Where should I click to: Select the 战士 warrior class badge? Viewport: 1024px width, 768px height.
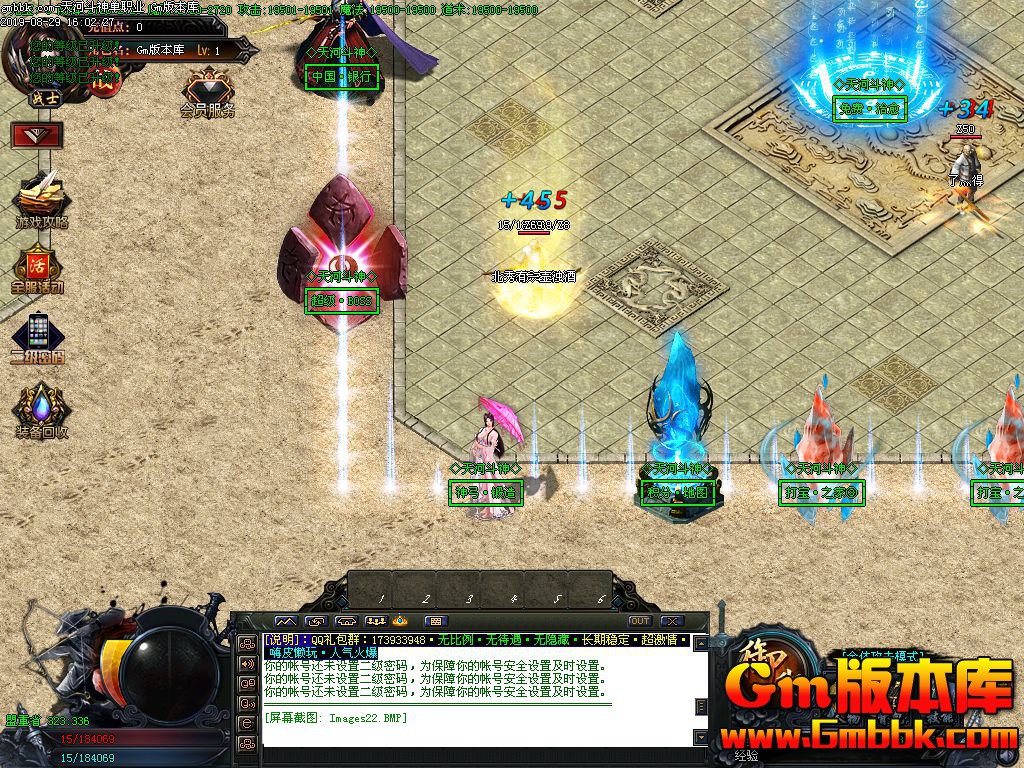(x=44, y=98)
